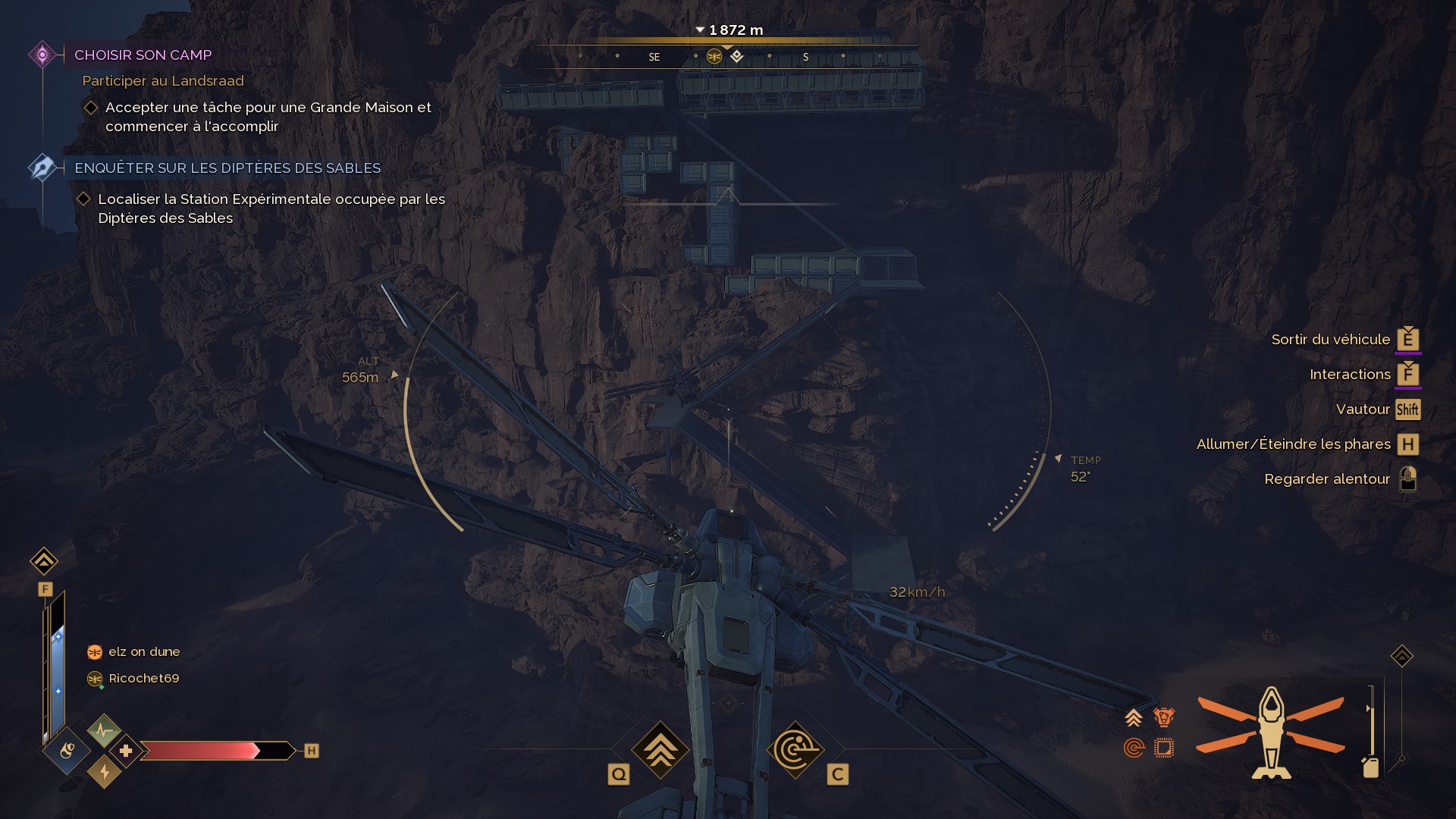Select the orange scanner module icon
The image size is (1456, 819).
(x=1134, y=748)
